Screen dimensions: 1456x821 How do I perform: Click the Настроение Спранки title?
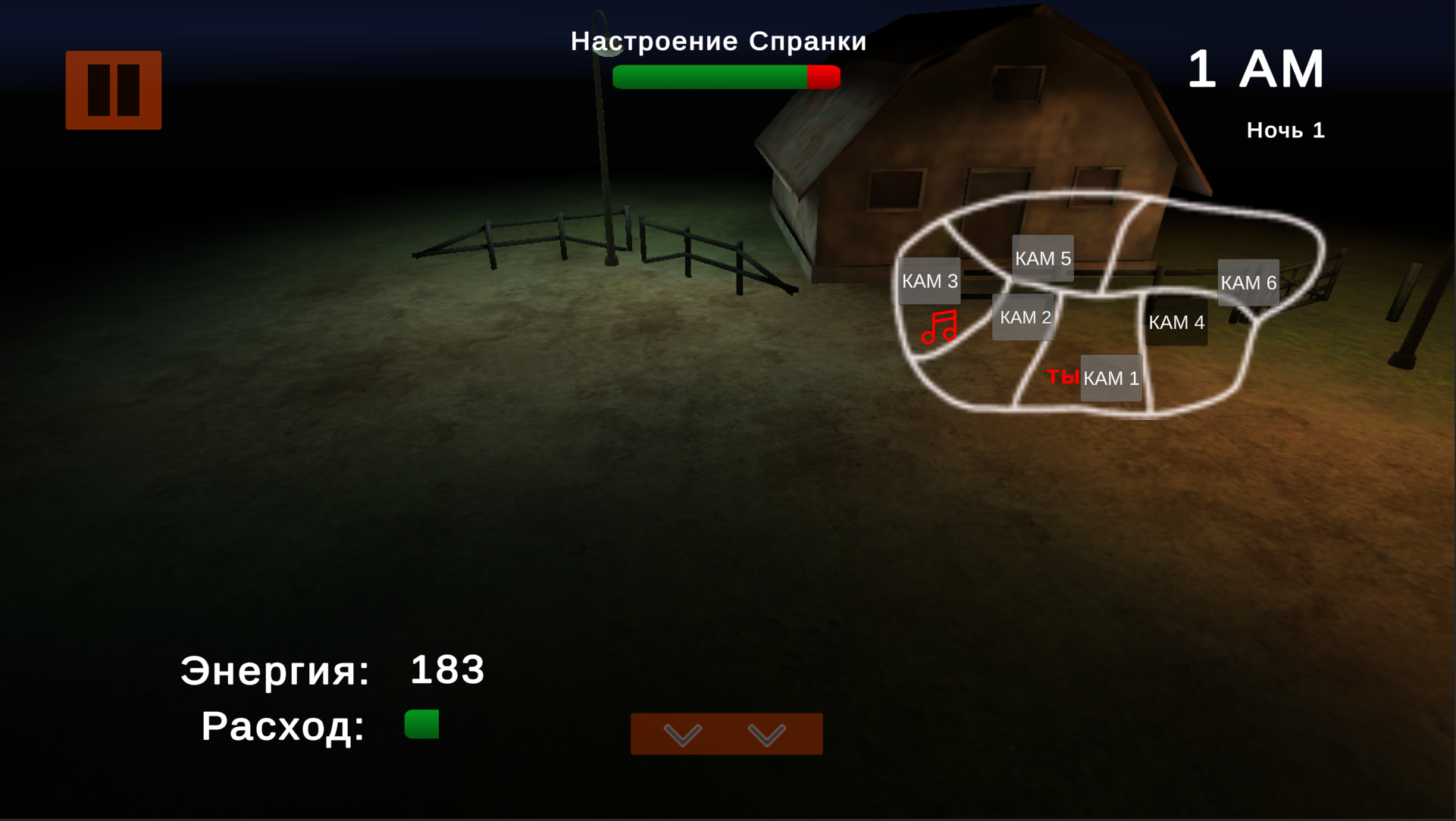coord(718,41)
